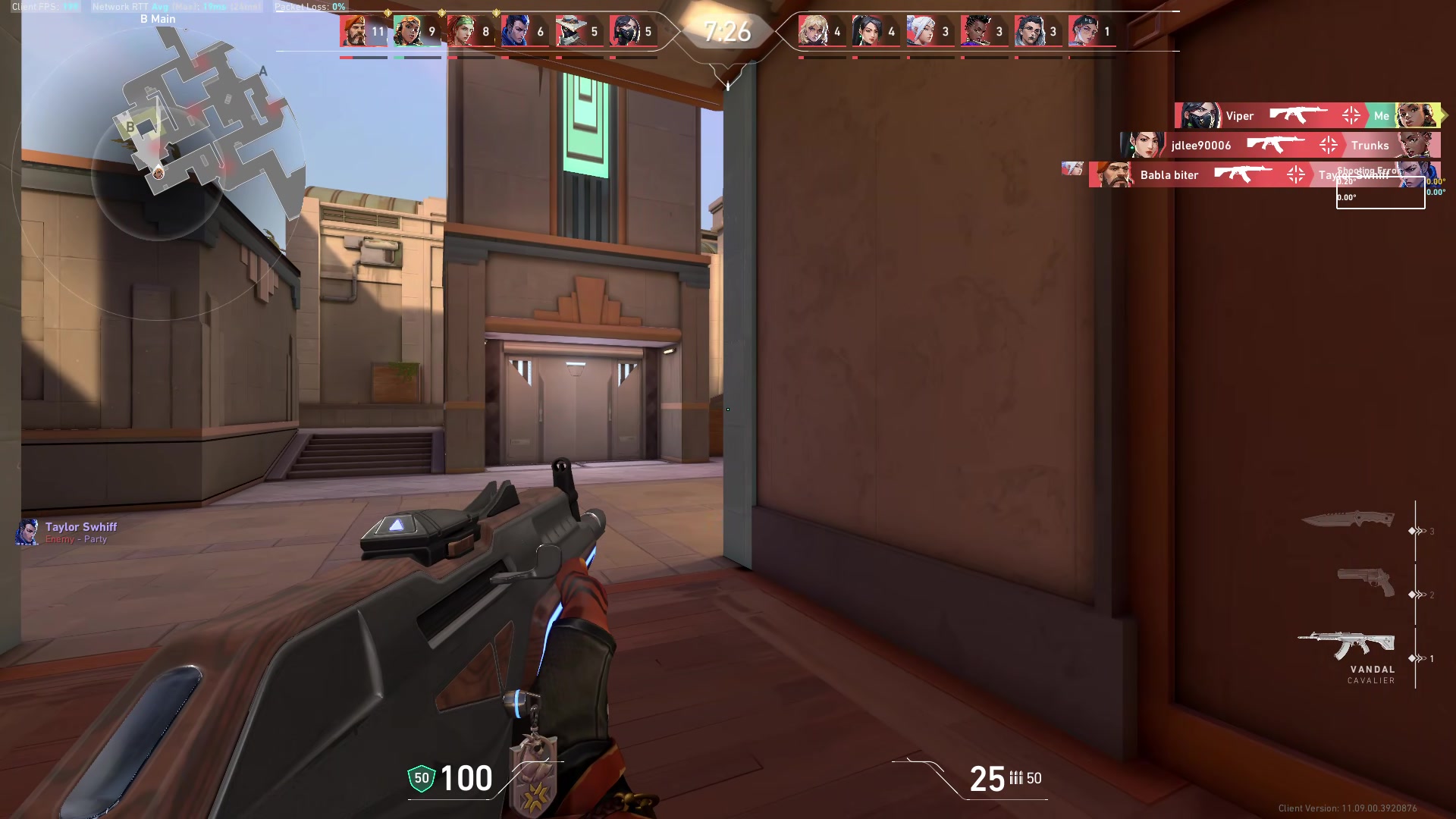This screenshot has height=819, width=1456.
Task: Click the shield icon beside the health value
Action: point(420,778)
